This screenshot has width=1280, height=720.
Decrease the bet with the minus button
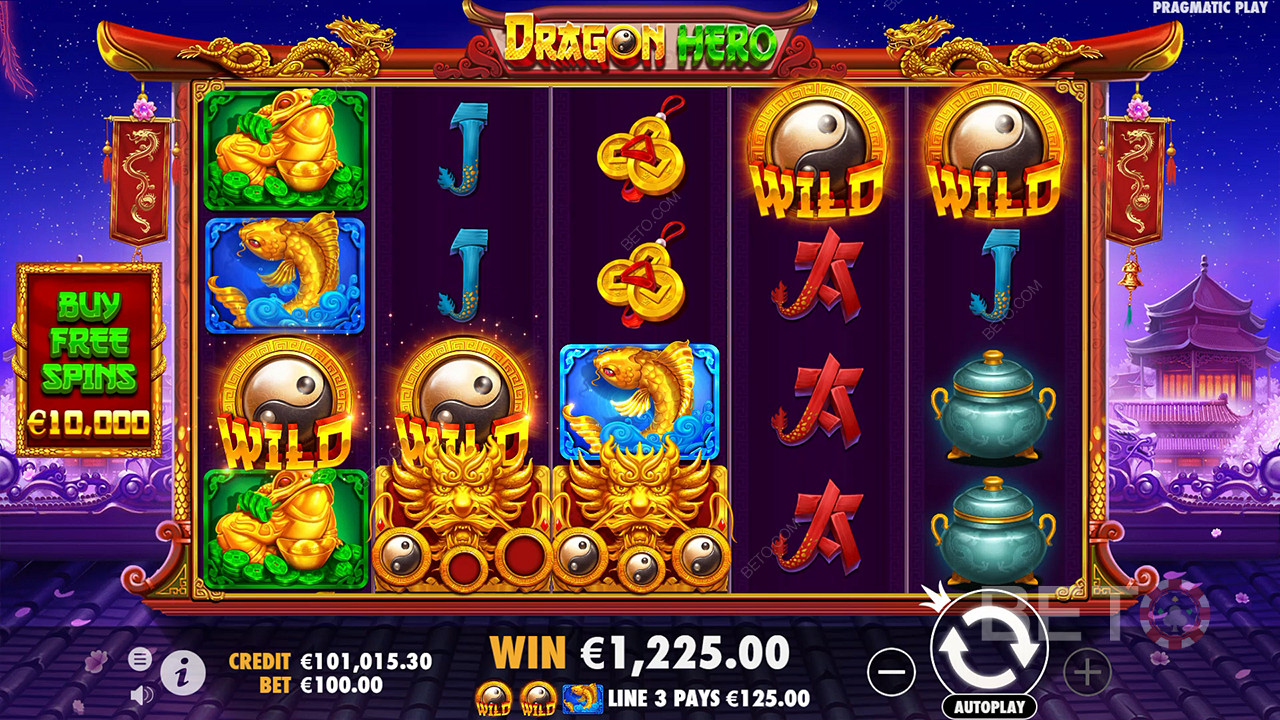click(x=891, y=672)
